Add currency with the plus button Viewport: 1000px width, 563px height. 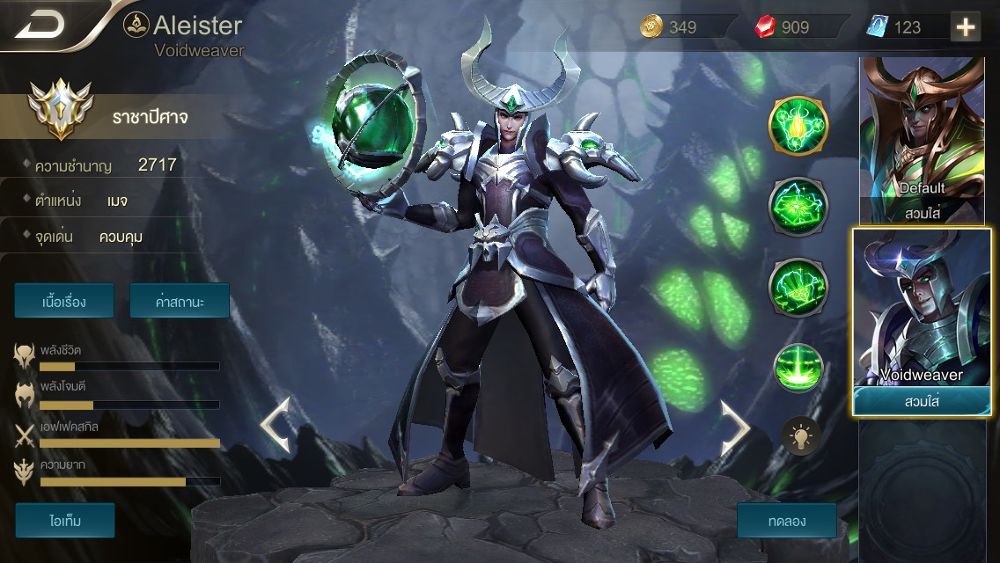point(965,27)
